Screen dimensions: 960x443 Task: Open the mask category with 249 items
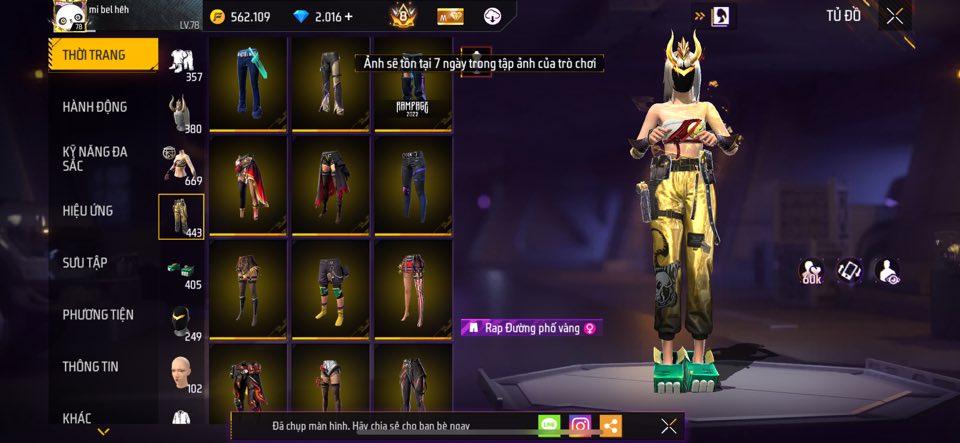181,321
